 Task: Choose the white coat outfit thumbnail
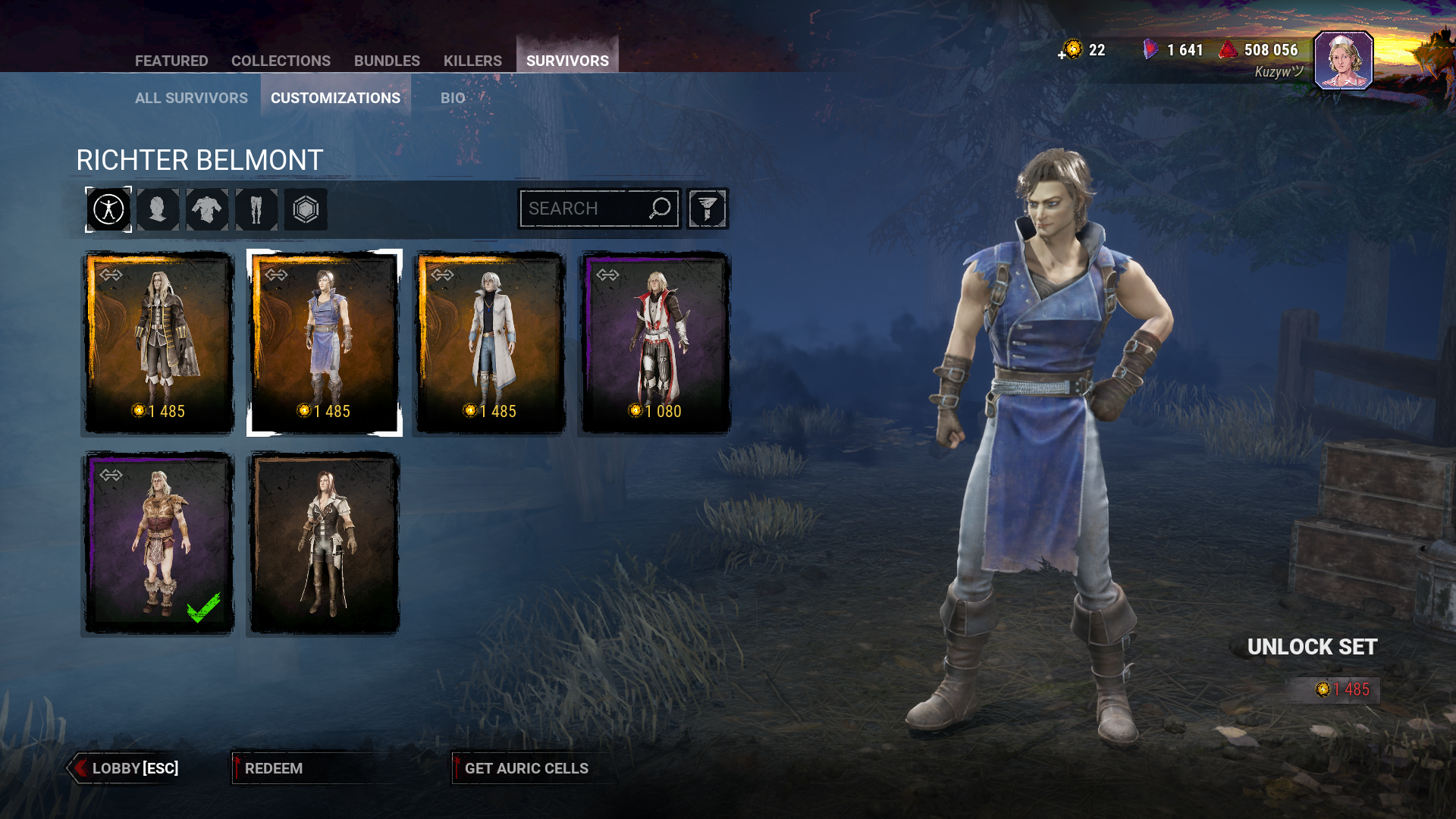pos(490,343)
